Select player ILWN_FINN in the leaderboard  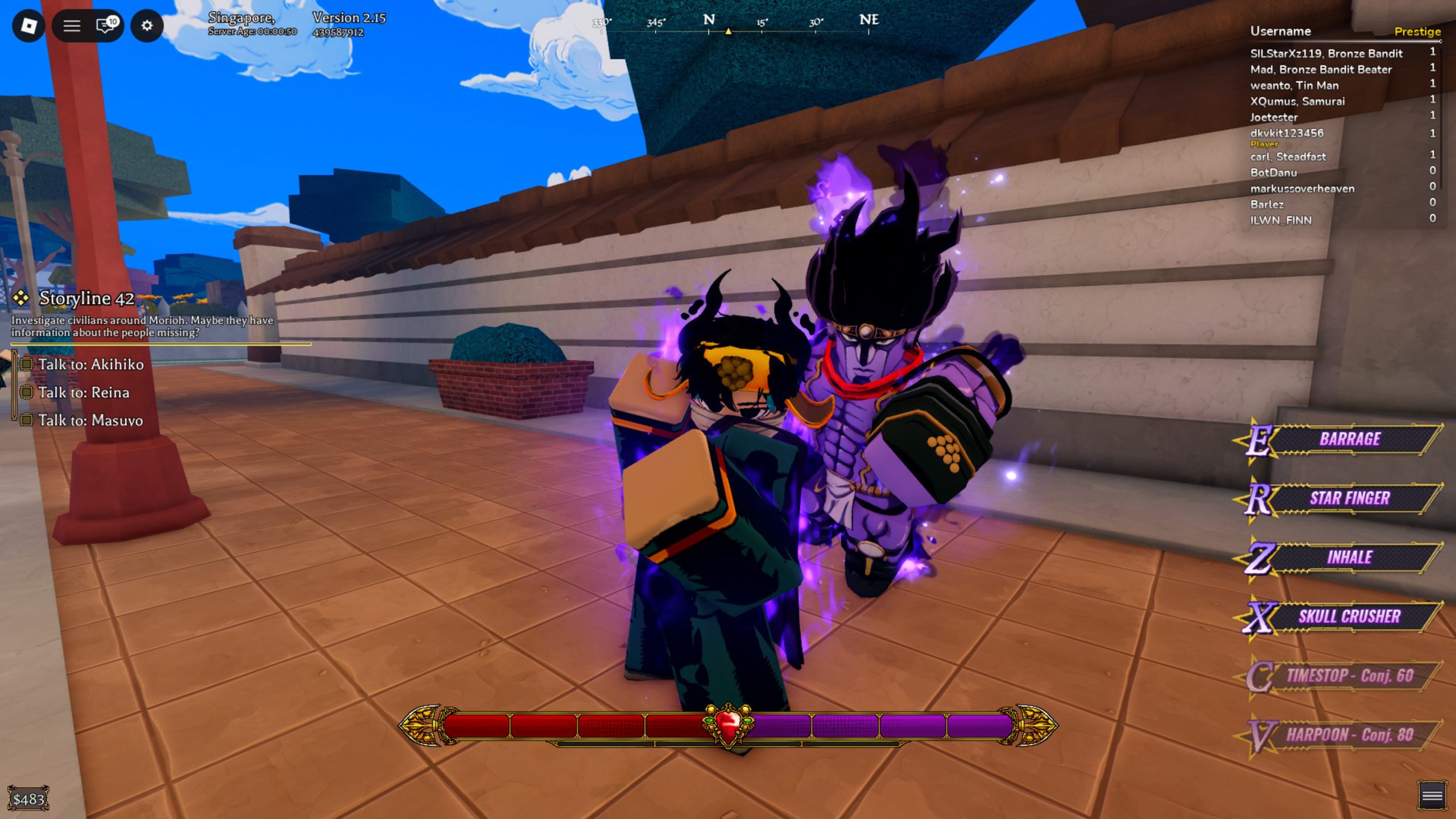pos(1280,221)
